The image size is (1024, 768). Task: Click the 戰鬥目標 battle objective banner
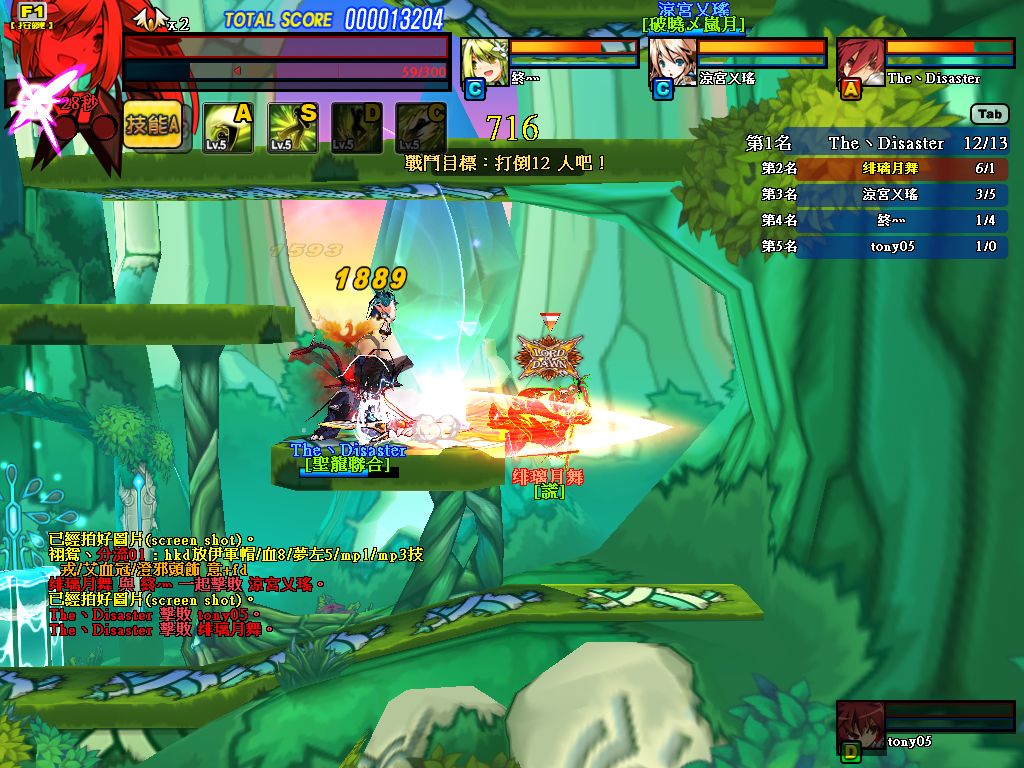[x=504, y=162]
